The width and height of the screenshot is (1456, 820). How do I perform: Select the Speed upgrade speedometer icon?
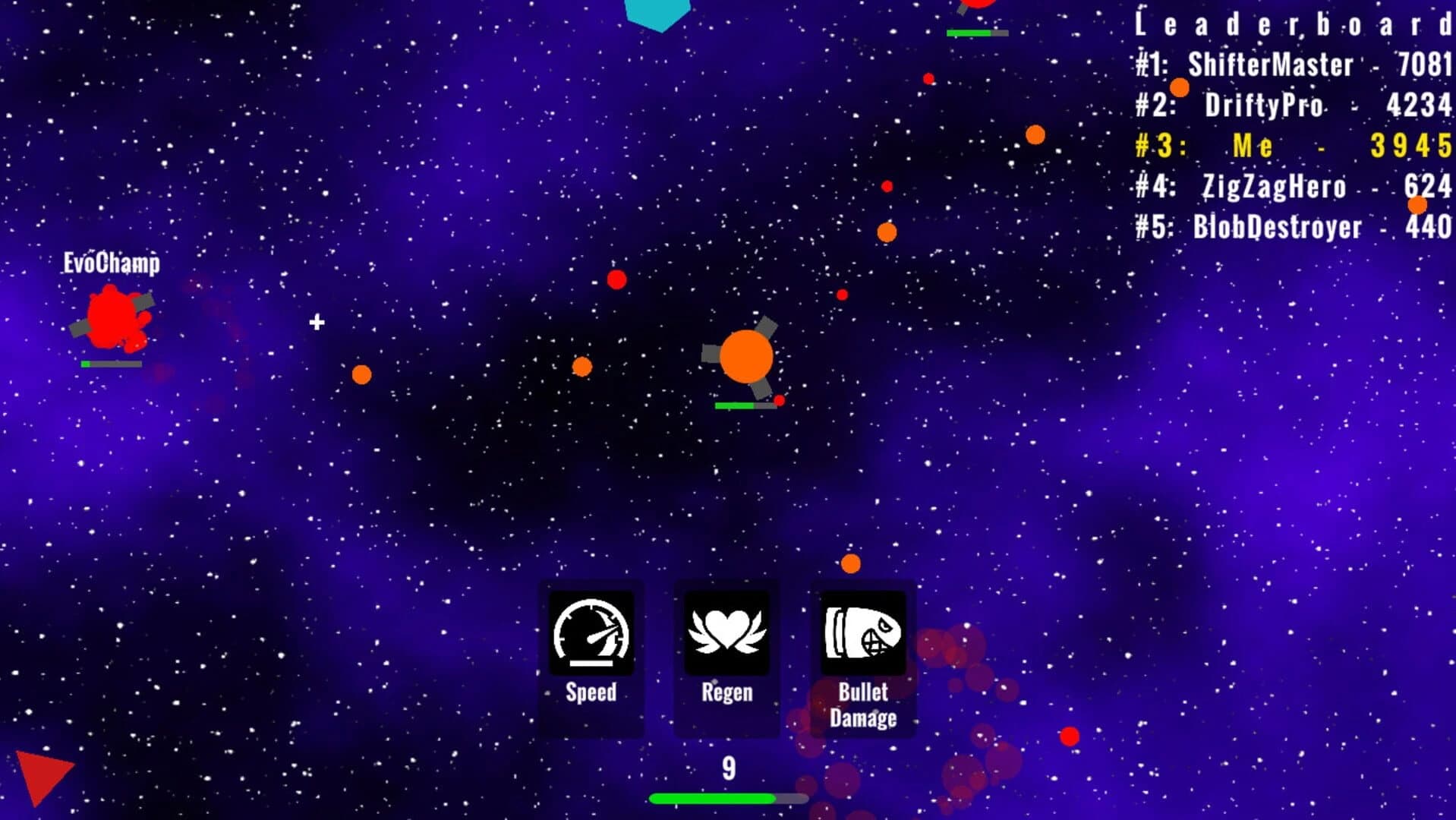tap(591, 635)
